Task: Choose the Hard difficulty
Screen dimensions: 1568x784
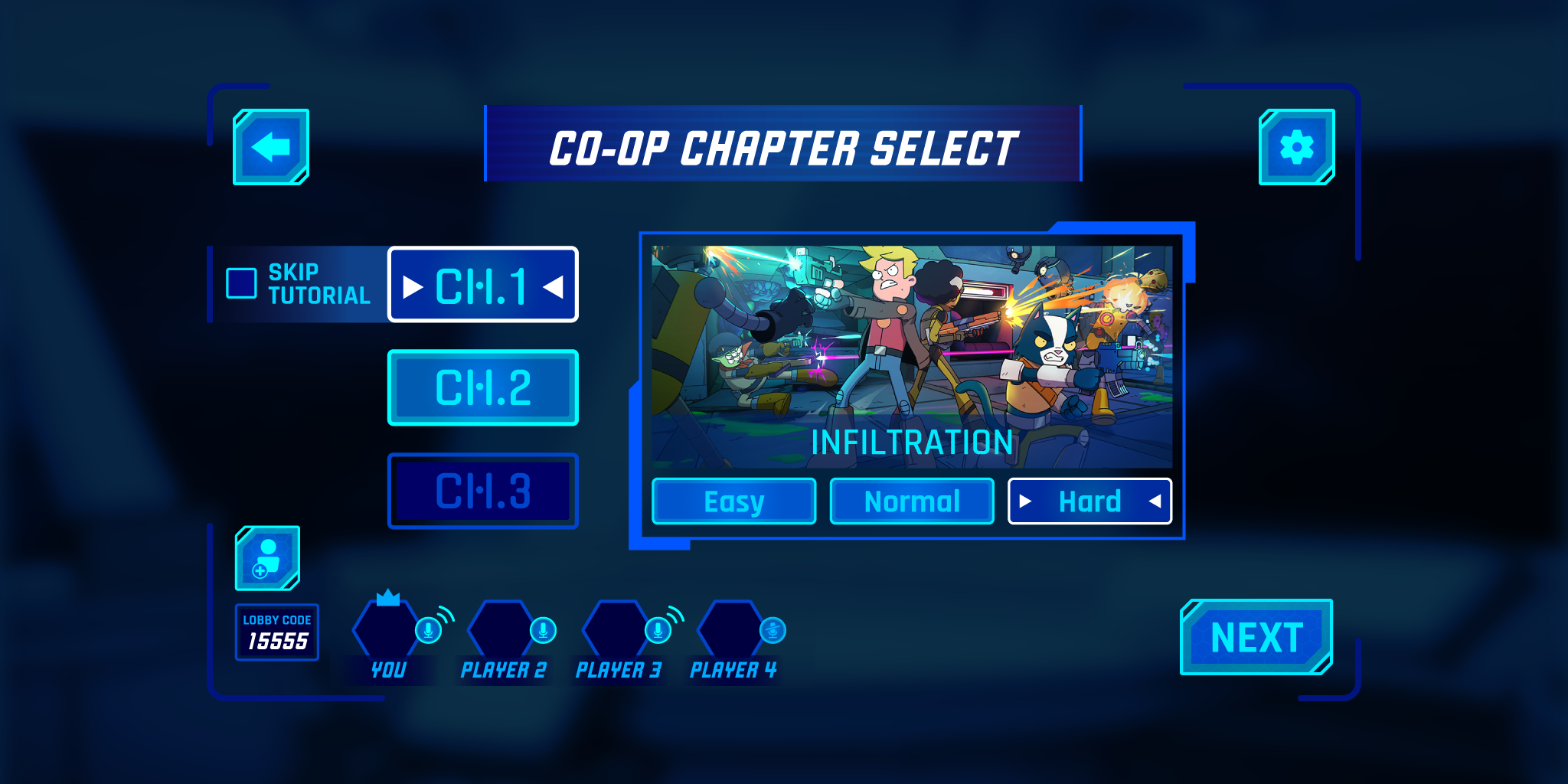Action: point(1089,501)
